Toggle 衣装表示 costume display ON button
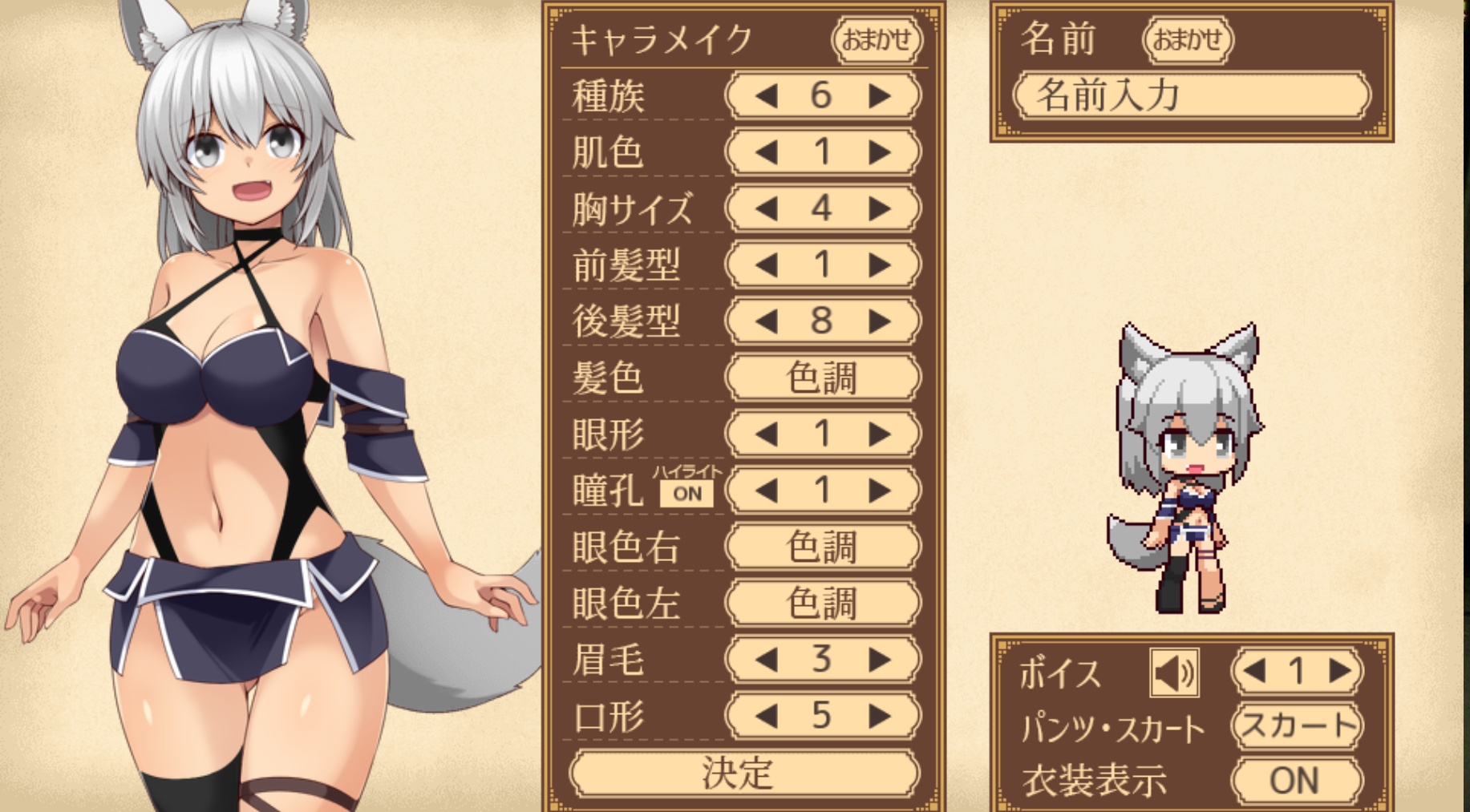 pyautogui.click(x=1297, y=780)
